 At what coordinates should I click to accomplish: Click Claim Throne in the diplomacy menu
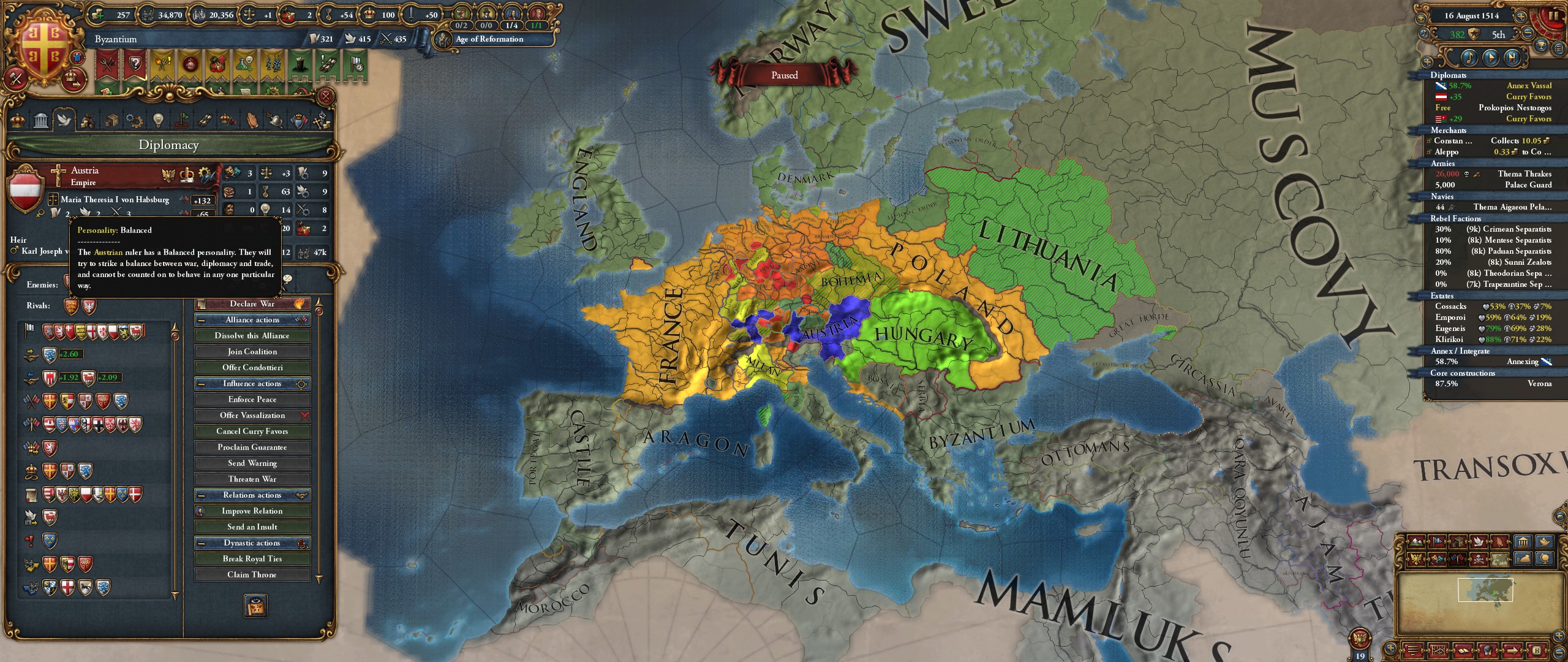pyautogui.click(x=252, y=574)
